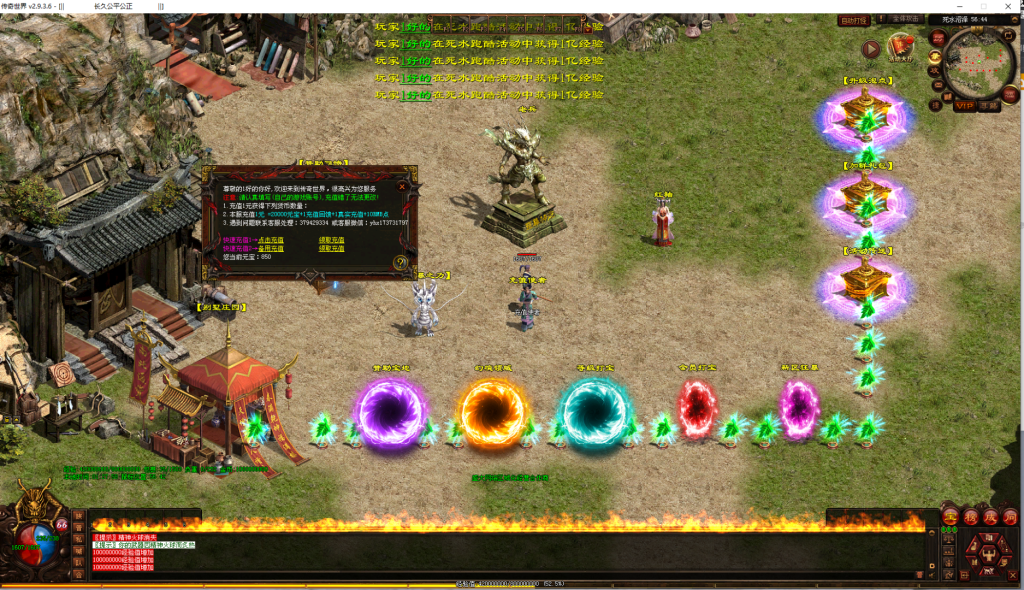Open the VIP panel below minimap
1024x590 pixels.
(964, 105)
